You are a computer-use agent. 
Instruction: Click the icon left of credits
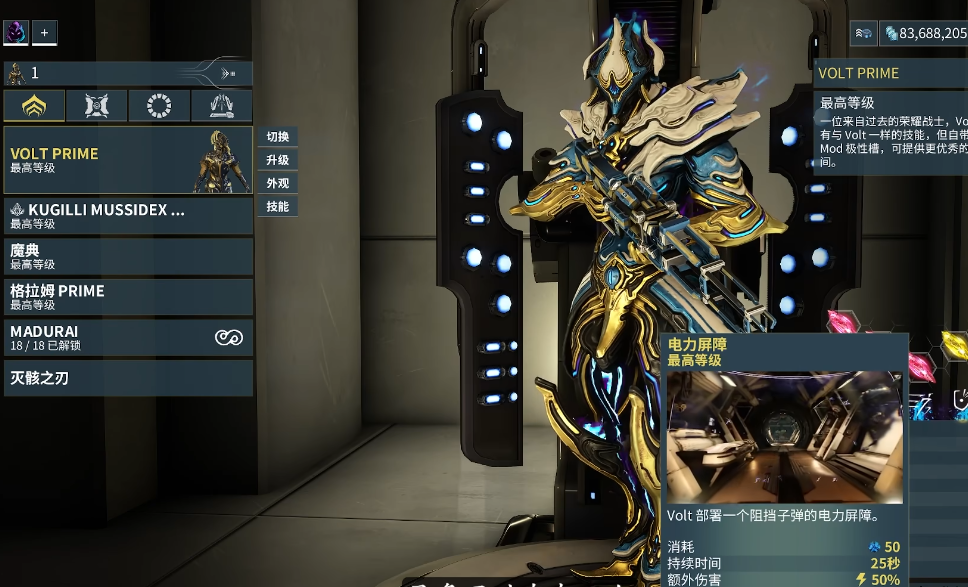[863, 34]
